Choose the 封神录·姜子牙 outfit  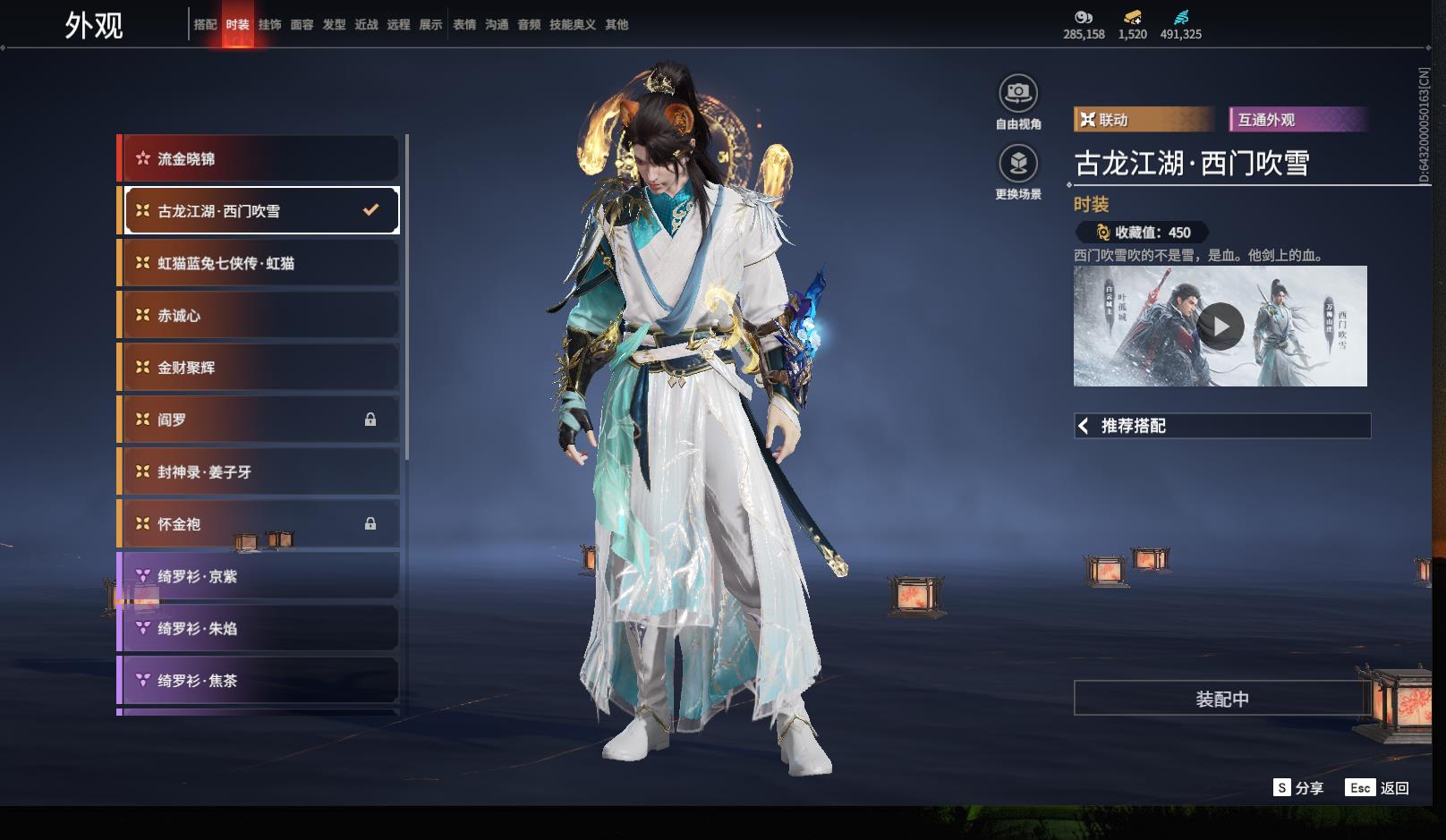259,471
